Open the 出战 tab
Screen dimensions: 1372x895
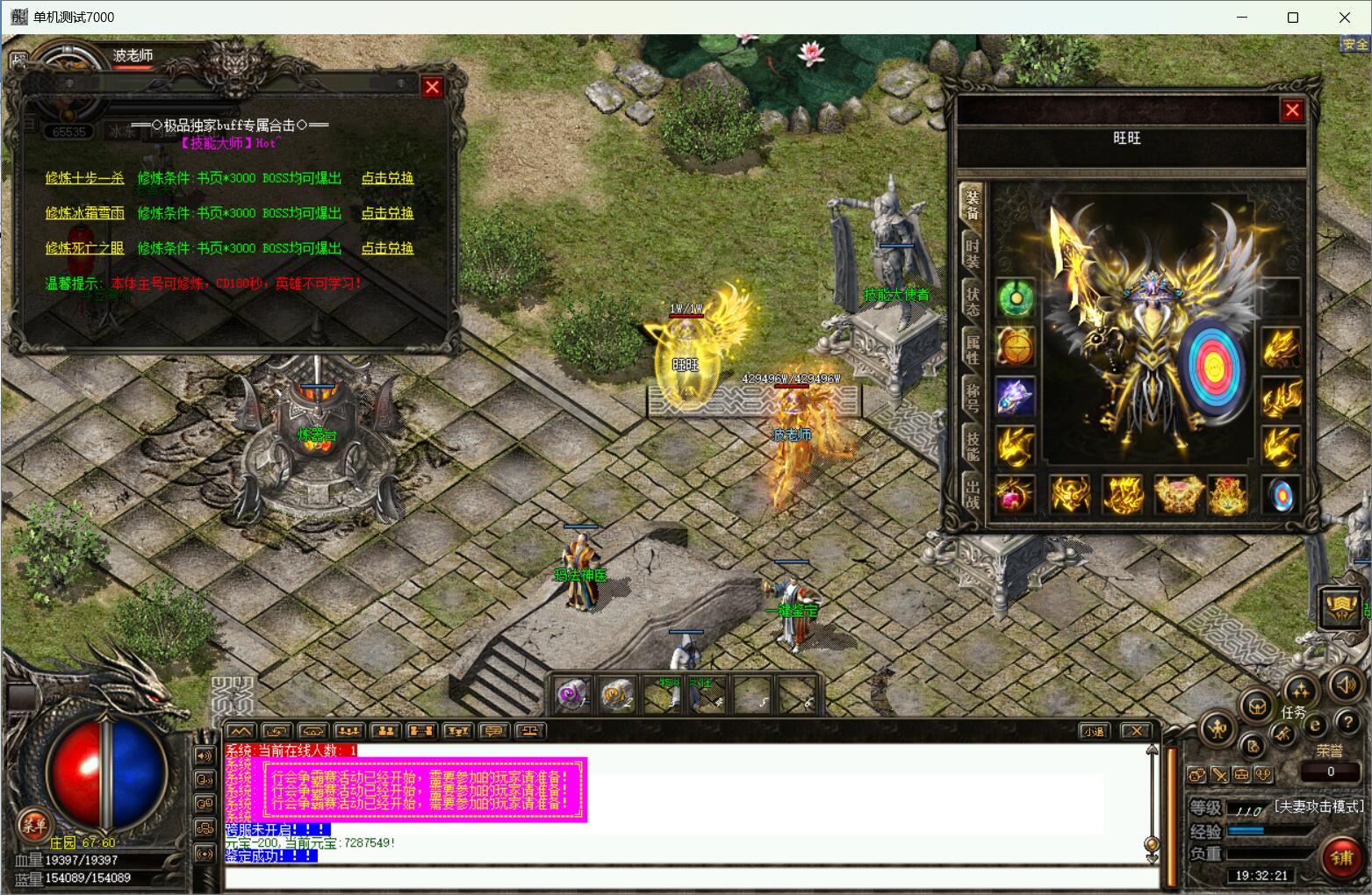(972, 493)
